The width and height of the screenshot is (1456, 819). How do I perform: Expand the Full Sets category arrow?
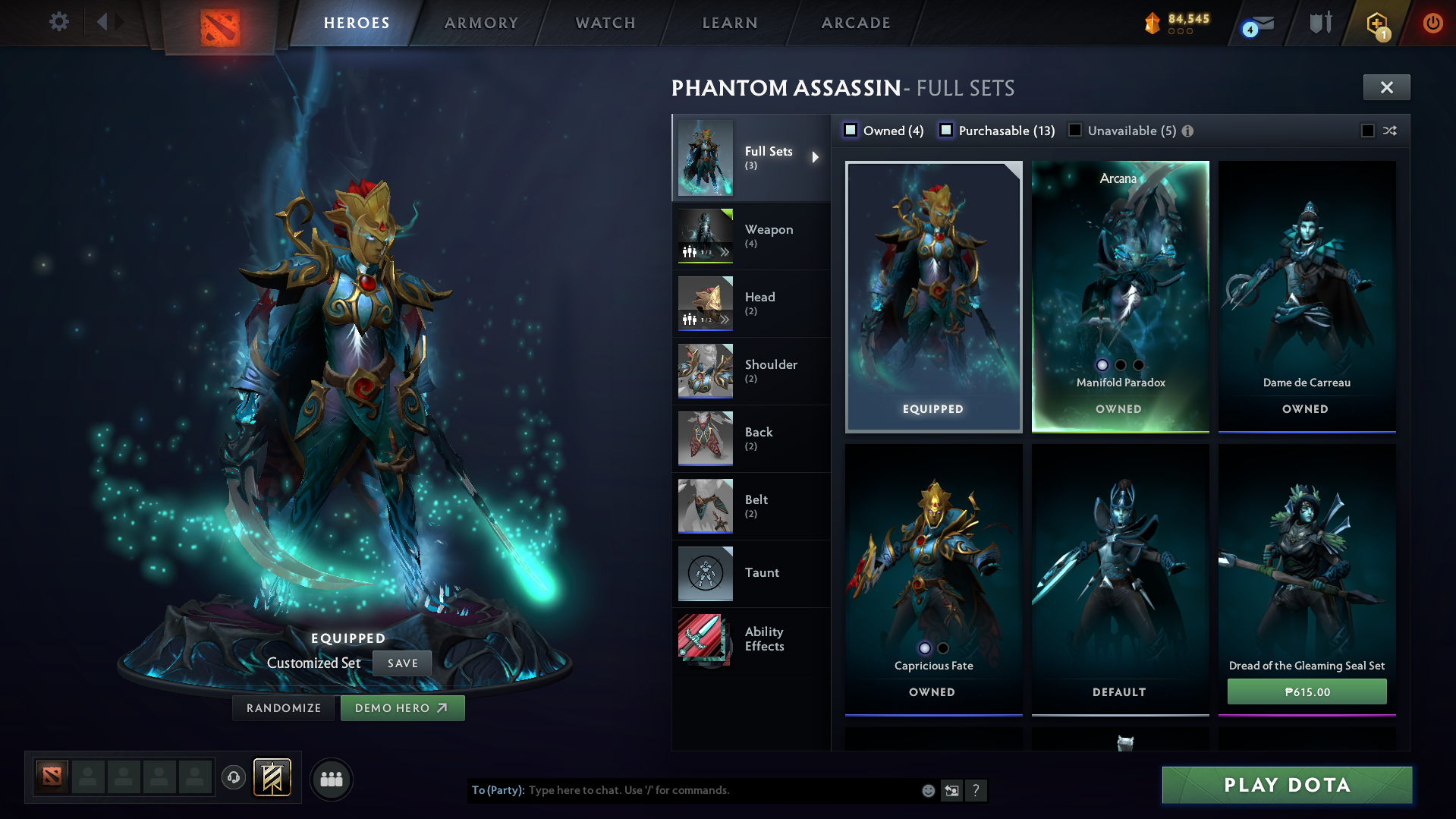click(817, 157)
